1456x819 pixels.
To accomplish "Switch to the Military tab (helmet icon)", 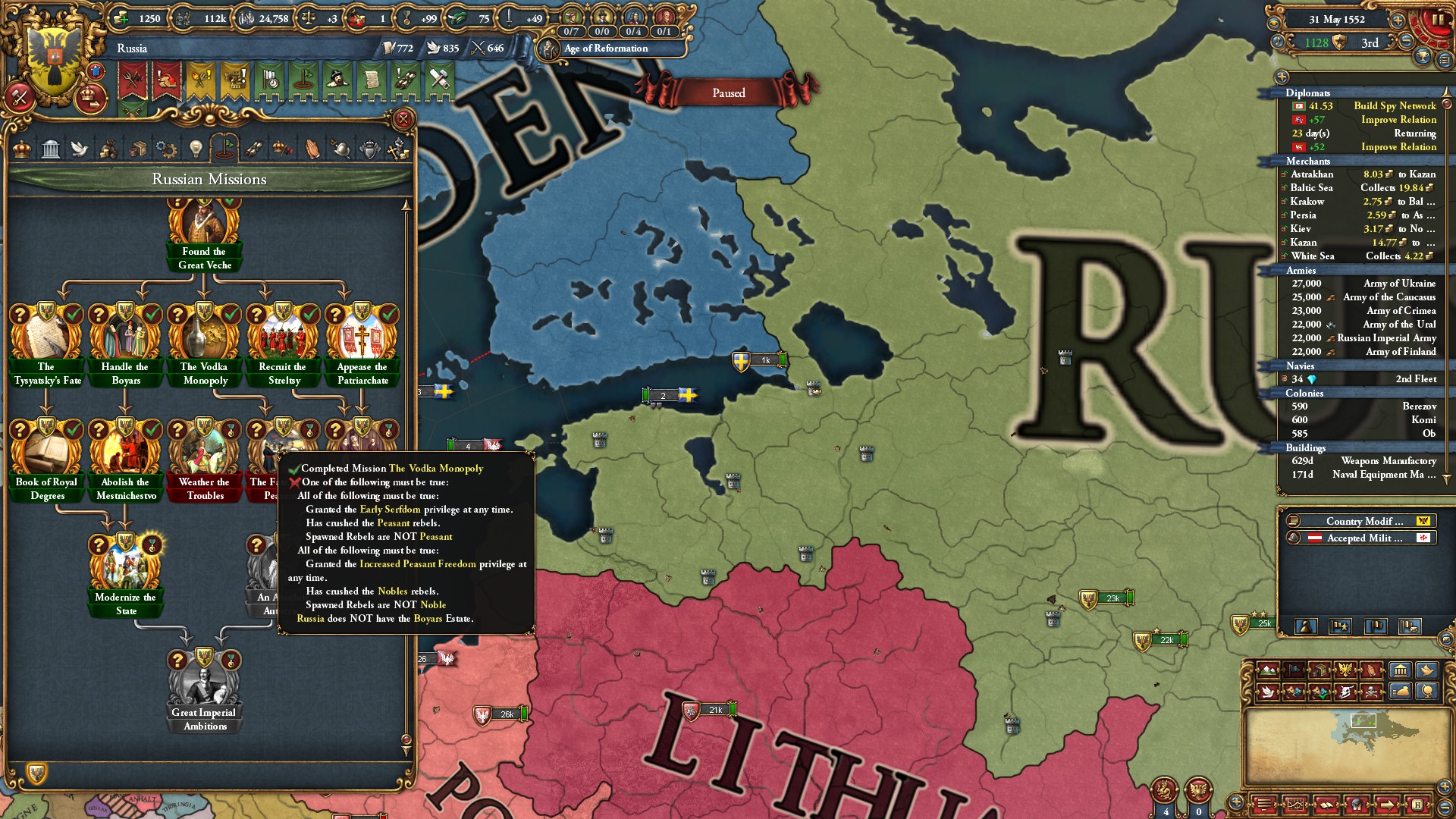I will click(341, 148).
